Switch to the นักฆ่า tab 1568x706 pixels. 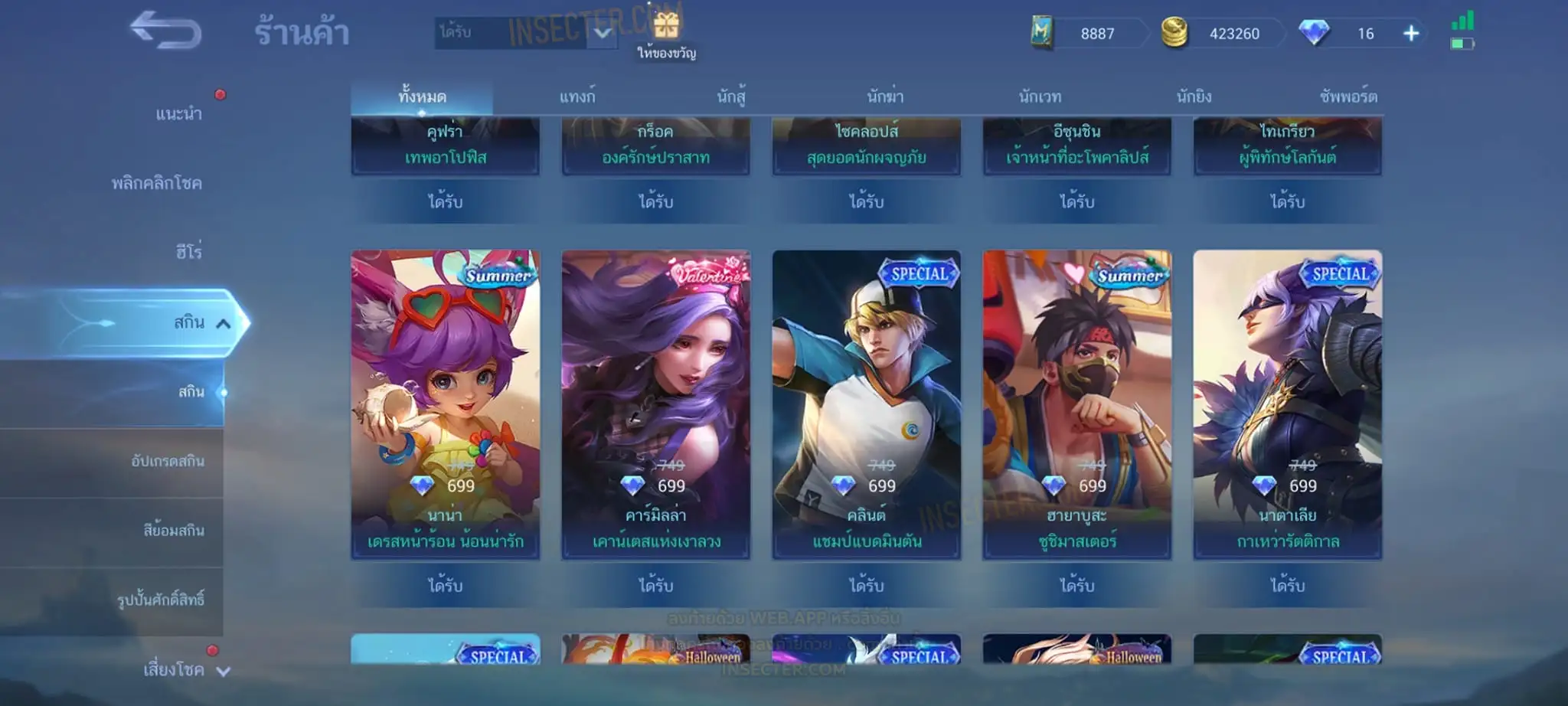(x=885, y=97)
